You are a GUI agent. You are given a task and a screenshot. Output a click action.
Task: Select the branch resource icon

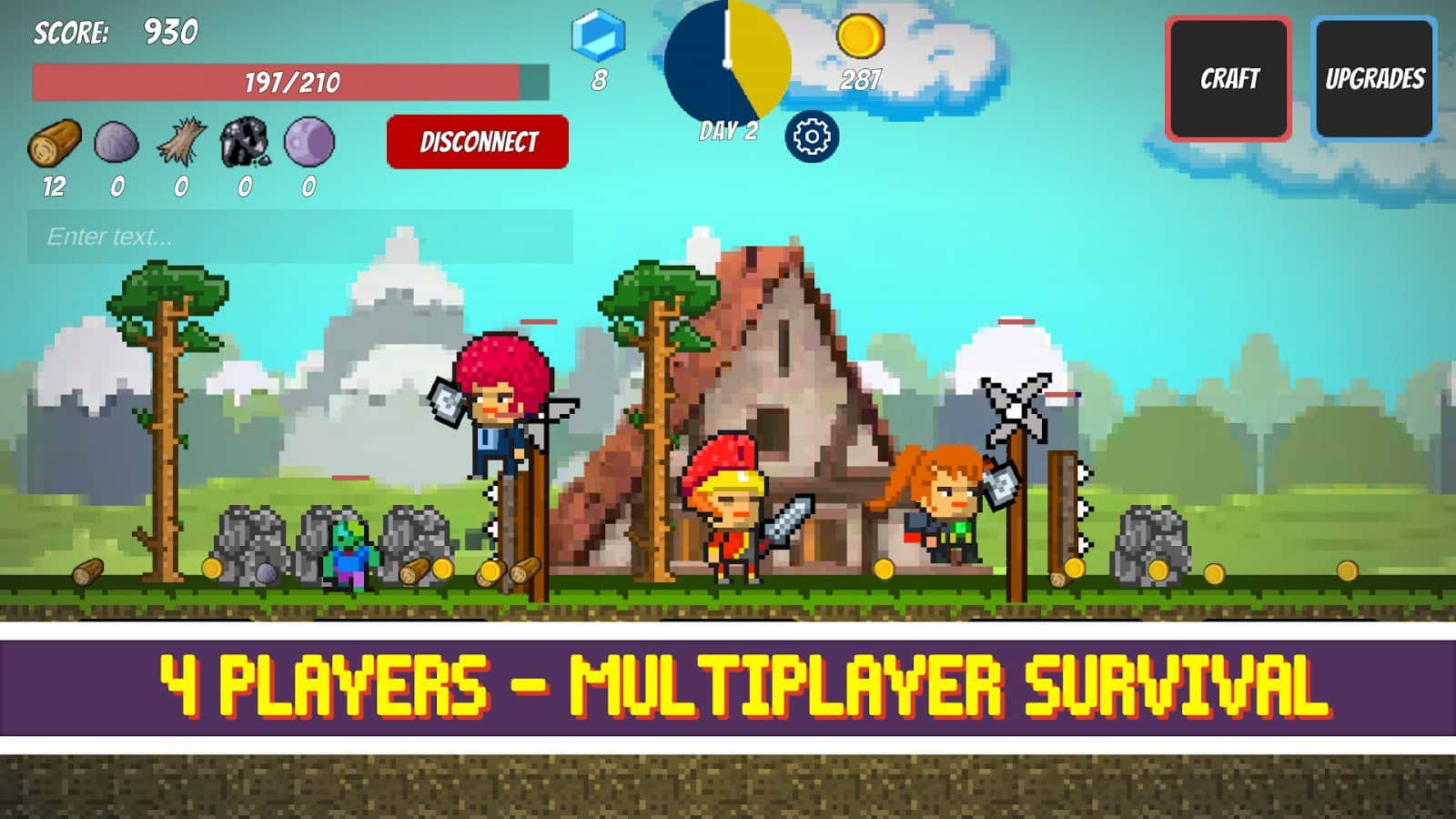pyautogui.click(x=179, y=141)
